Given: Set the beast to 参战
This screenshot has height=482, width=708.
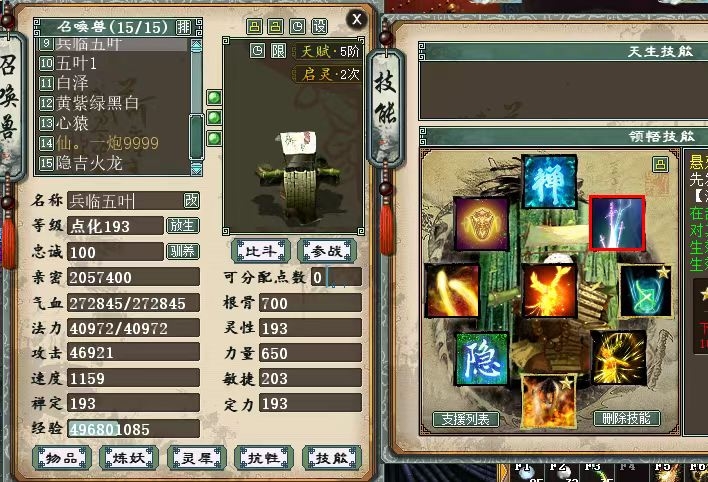Looking at the screenshot, I should 325,250.
